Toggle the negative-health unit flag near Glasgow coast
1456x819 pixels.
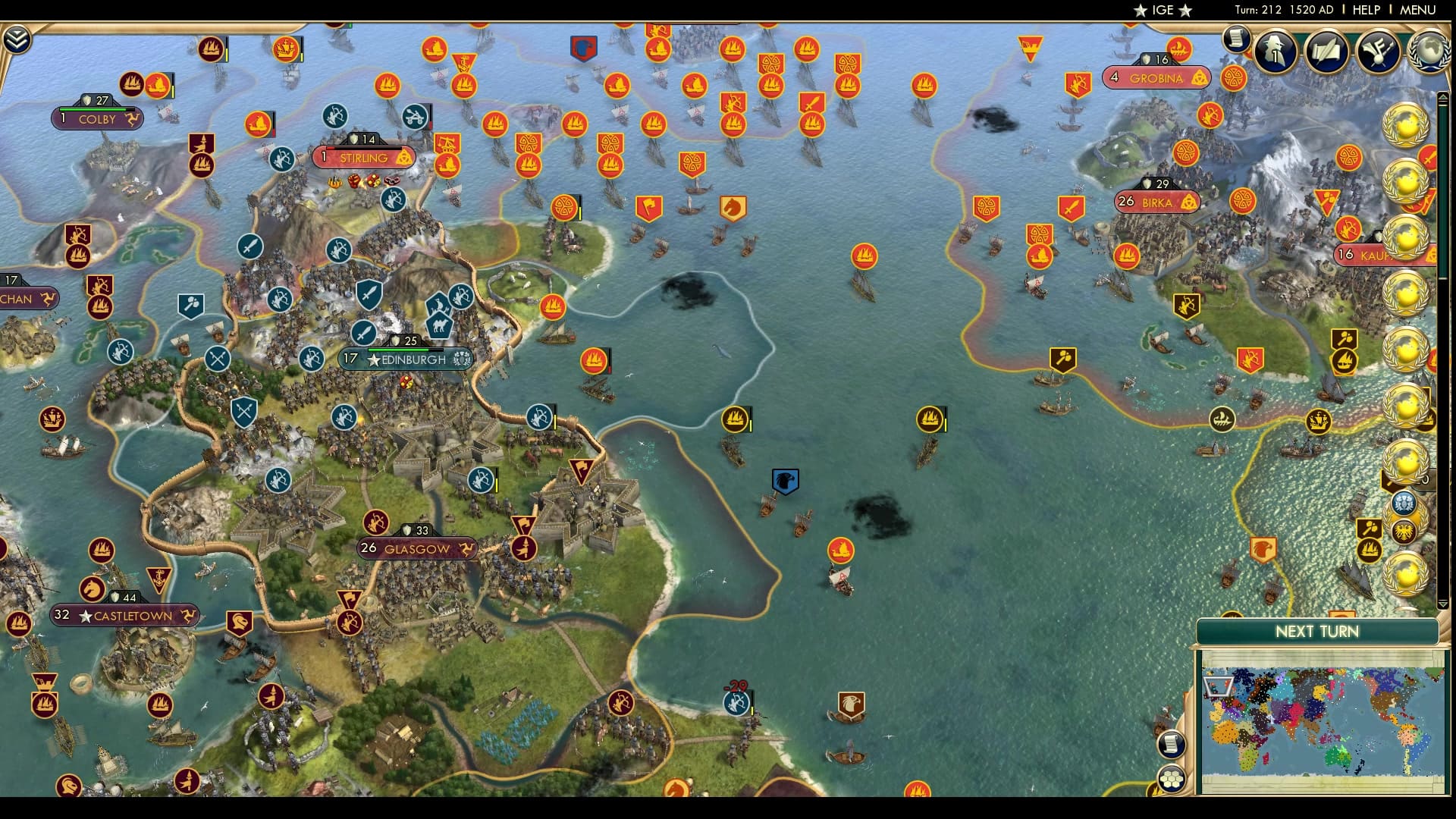coord(734,704)
